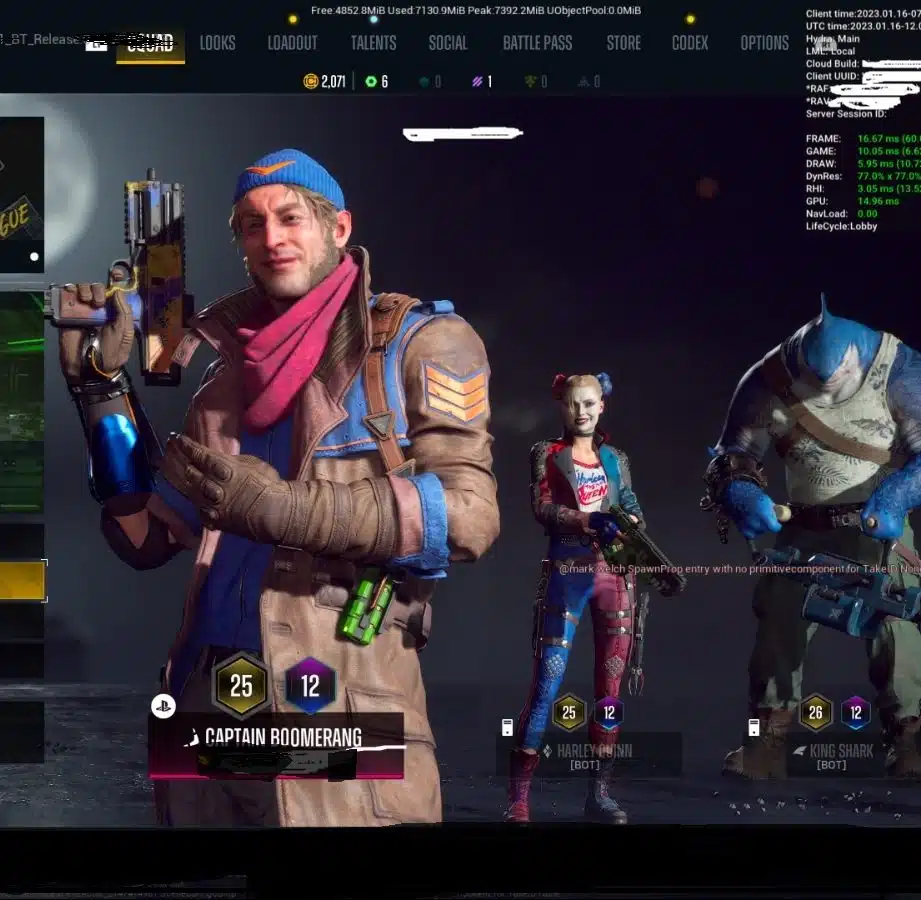Go to the Loadout tab
This screenshot has width=921, height=900.
point(292,43)
